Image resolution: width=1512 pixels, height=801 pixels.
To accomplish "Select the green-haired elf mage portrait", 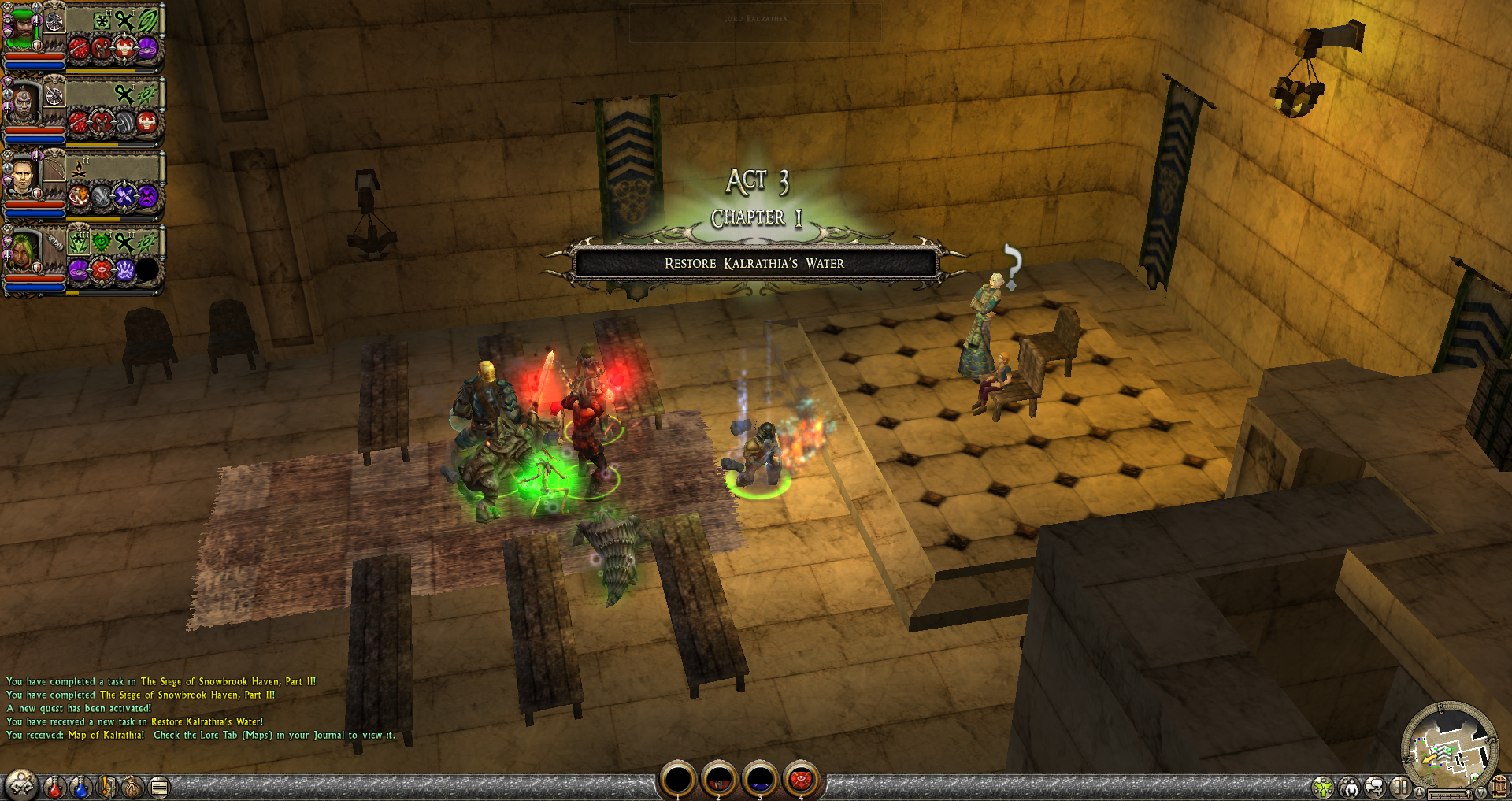I will click(x=22, y=250).
